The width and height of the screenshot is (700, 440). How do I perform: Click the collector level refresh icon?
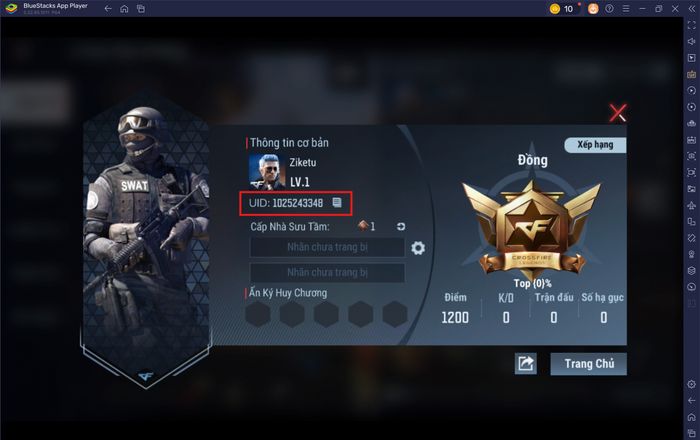click(x=401, y=227)
